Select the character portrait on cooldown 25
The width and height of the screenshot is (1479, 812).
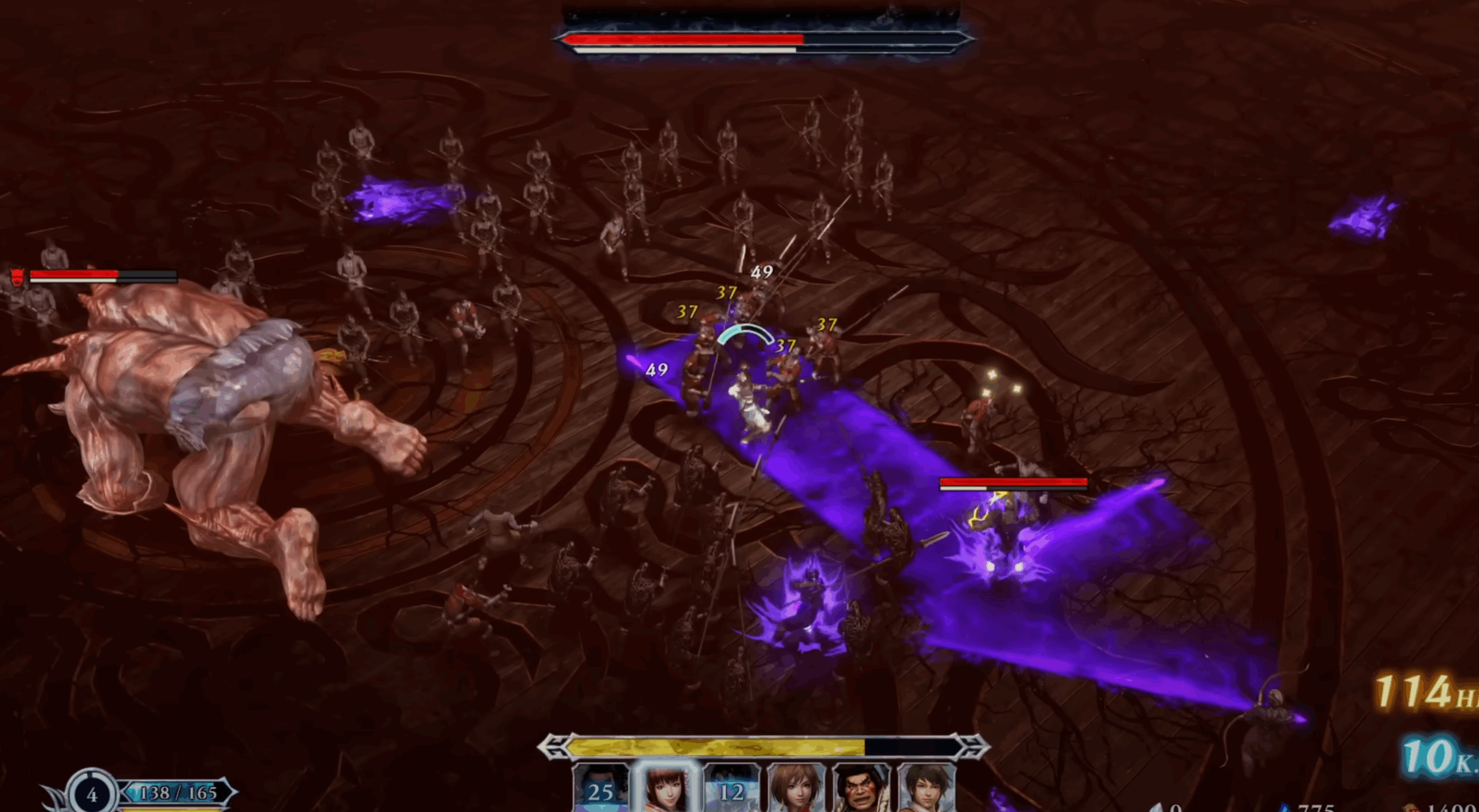pyautogui.click(x=600, y=789)
